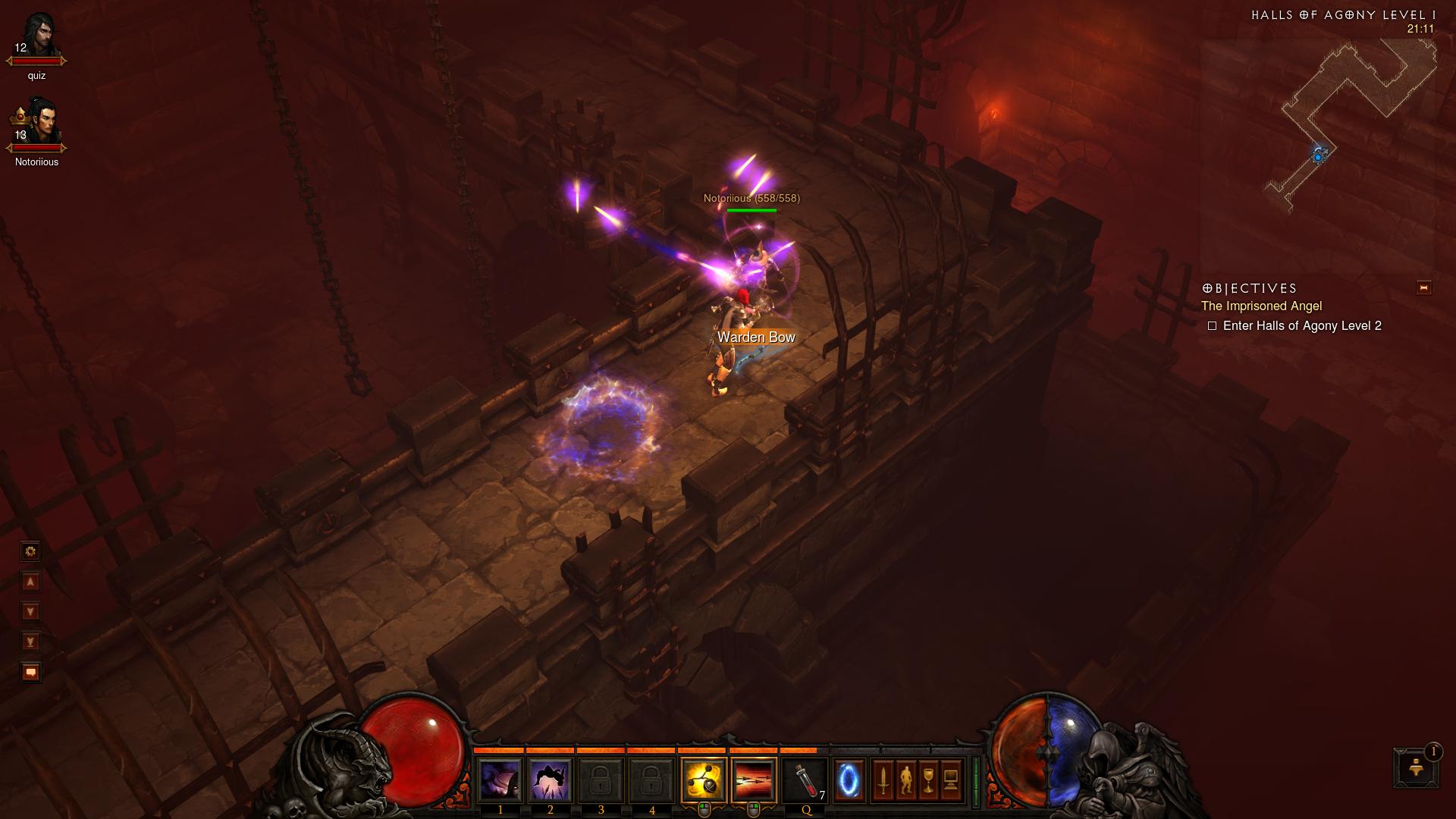Drink the health potion in slot Q
Viewport: 1456px width, 819px height.
[805, 780]
